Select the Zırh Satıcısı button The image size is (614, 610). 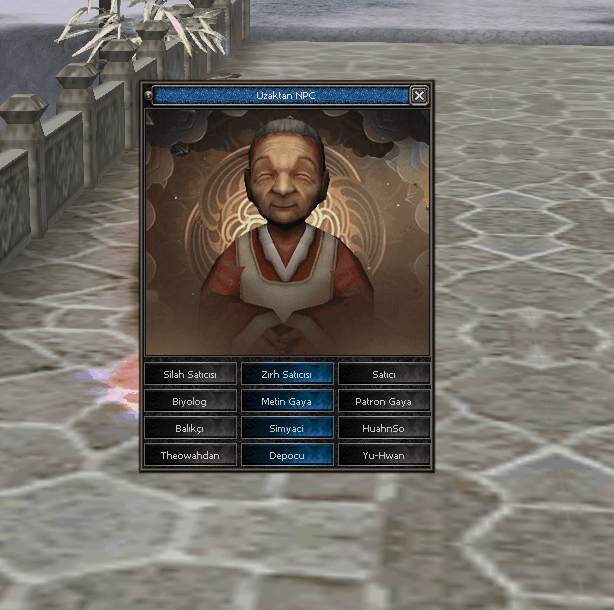[286, 374]
